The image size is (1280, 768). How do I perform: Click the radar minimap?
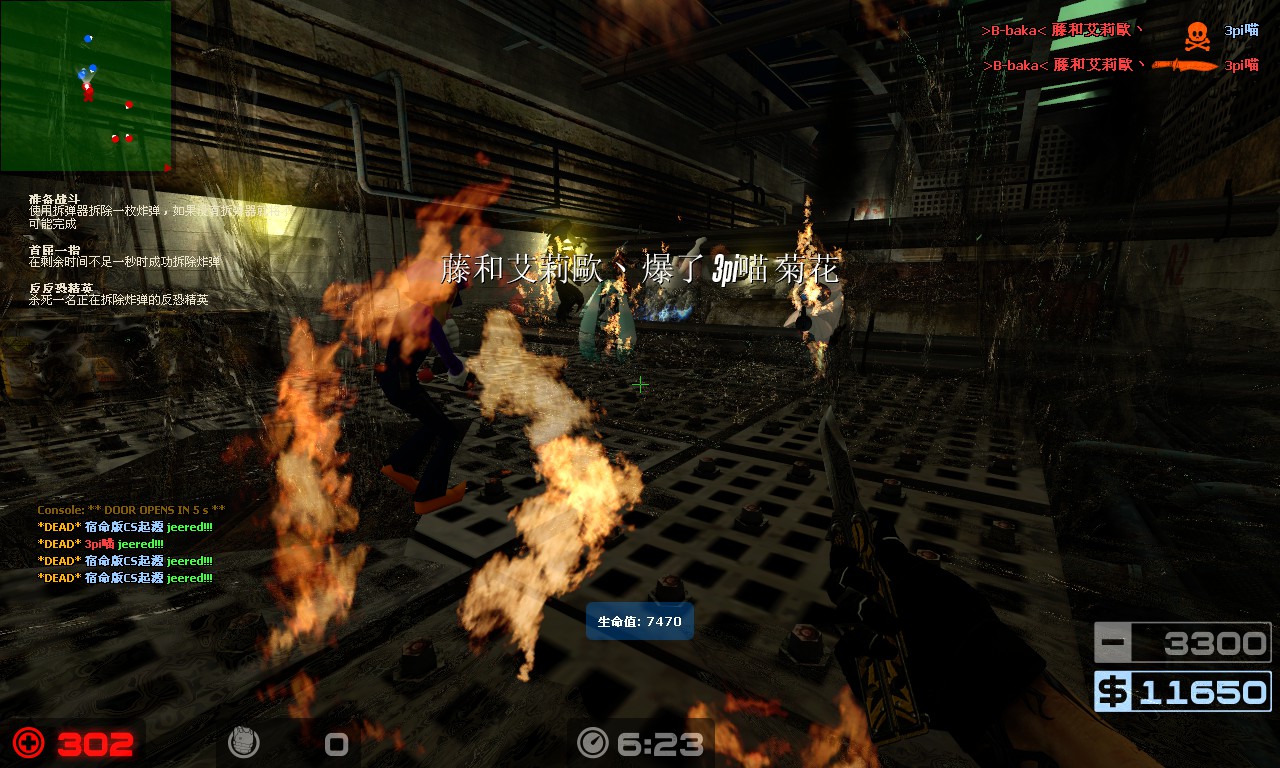[86, 86]
